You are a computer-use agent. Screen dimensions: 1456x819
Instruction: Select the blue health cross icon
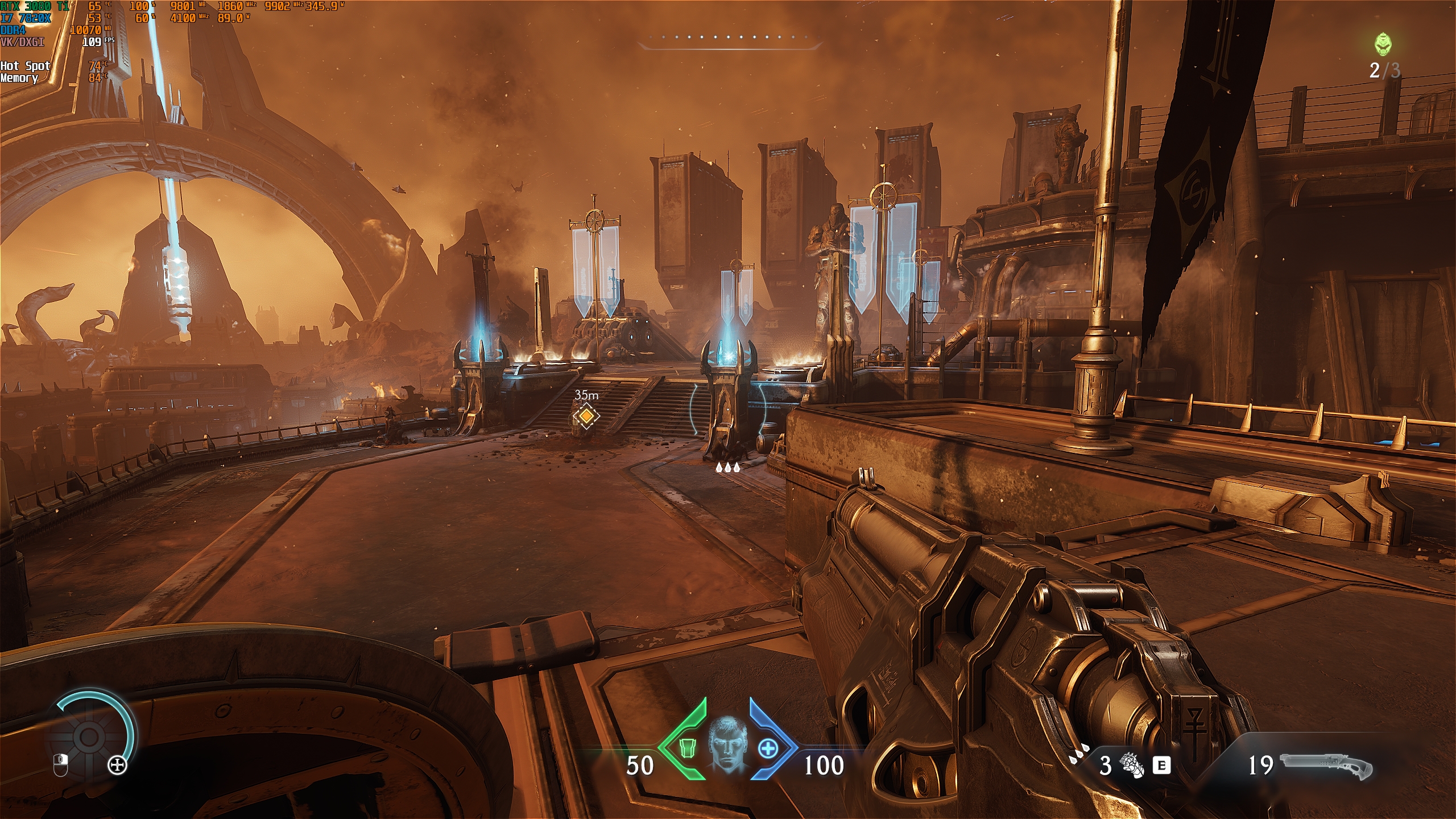[768, 748]
